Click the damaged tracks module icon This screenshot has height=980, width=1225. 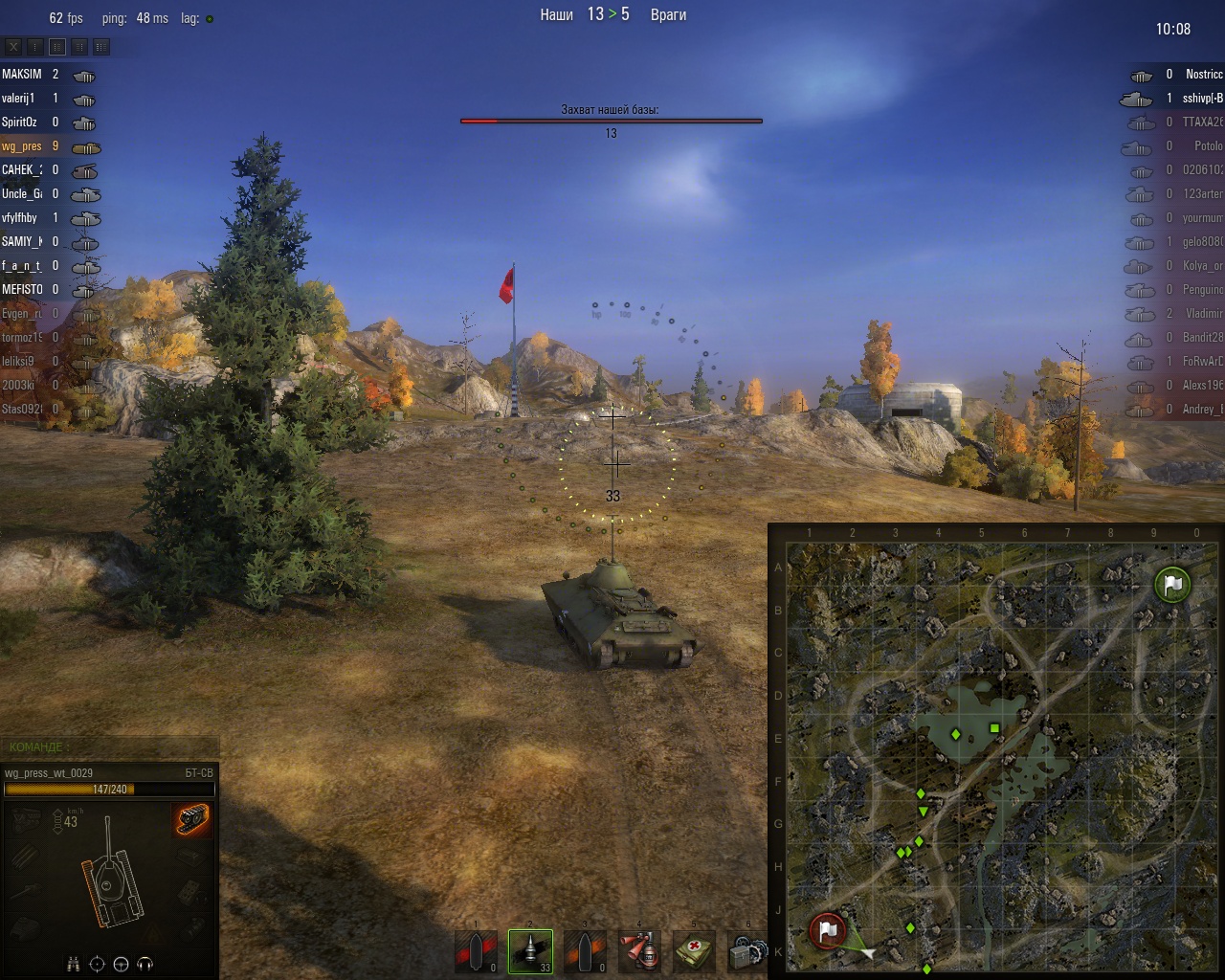(x=191, y=820)
